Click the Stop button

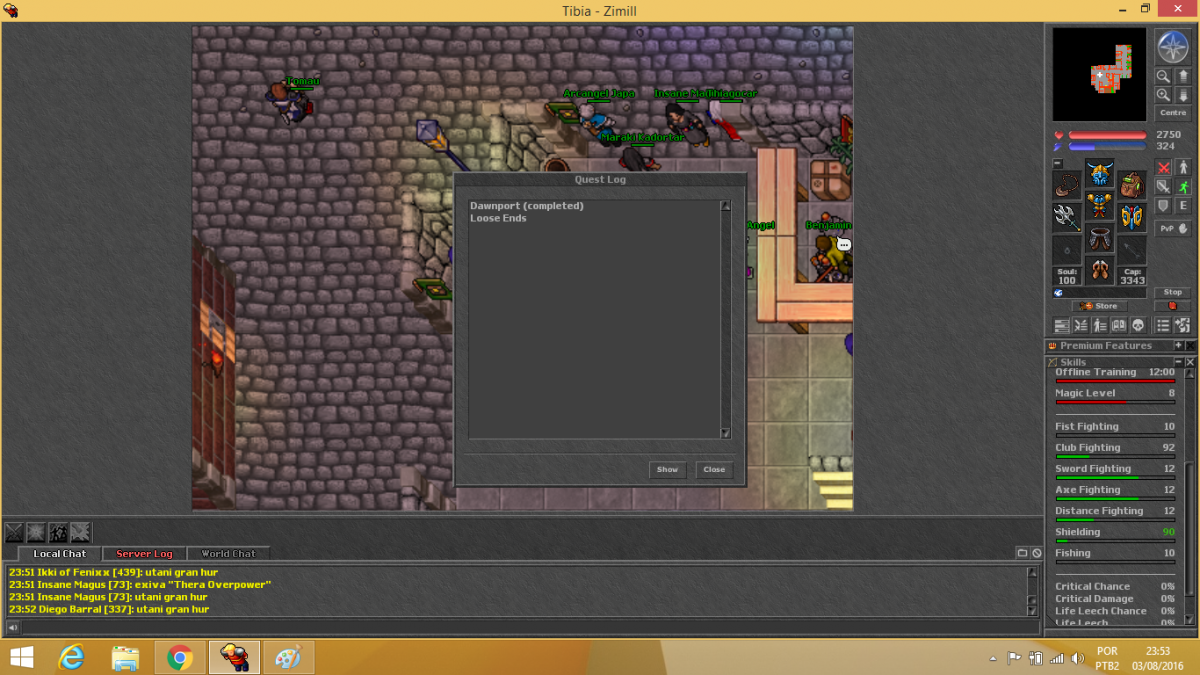(x=1173, y=292)
